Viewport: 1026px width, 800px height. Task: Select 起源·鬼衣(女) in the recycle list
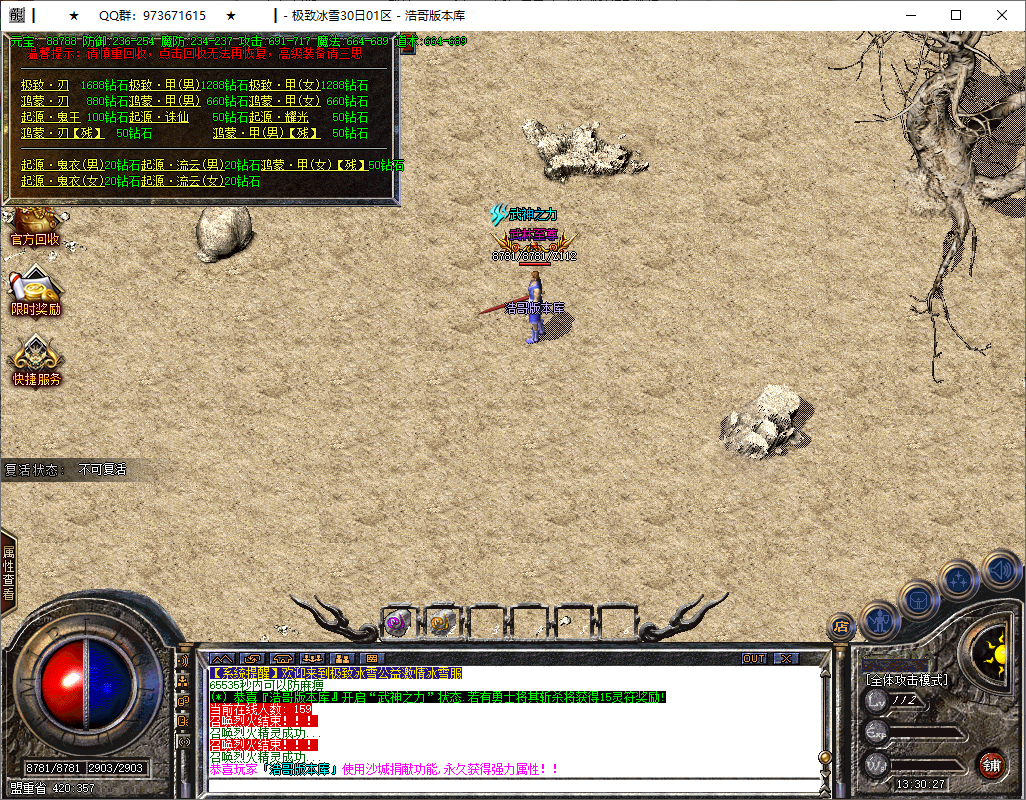click(63, 181)
